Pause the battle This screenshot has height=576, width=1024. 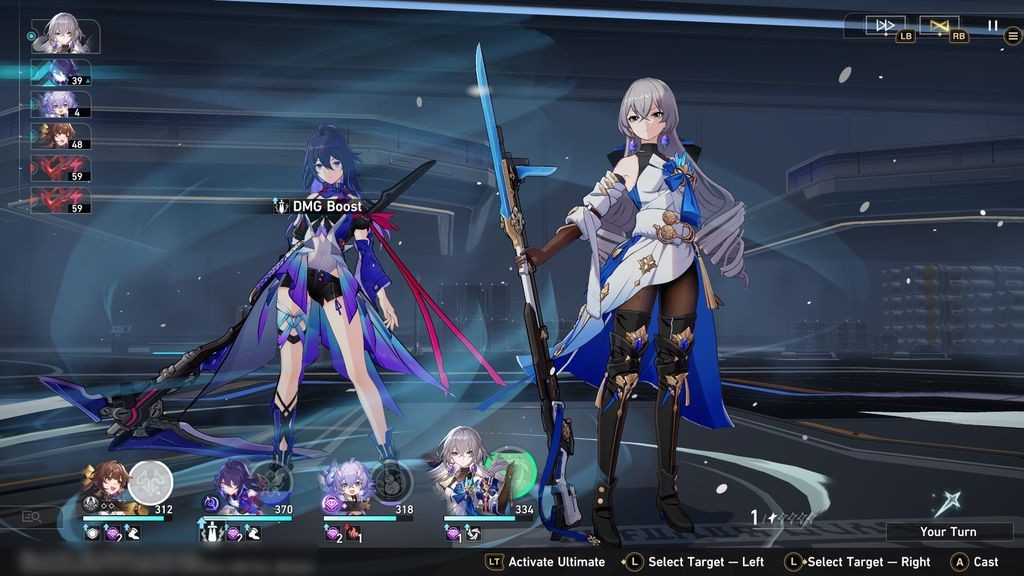[x=992, y=26]
